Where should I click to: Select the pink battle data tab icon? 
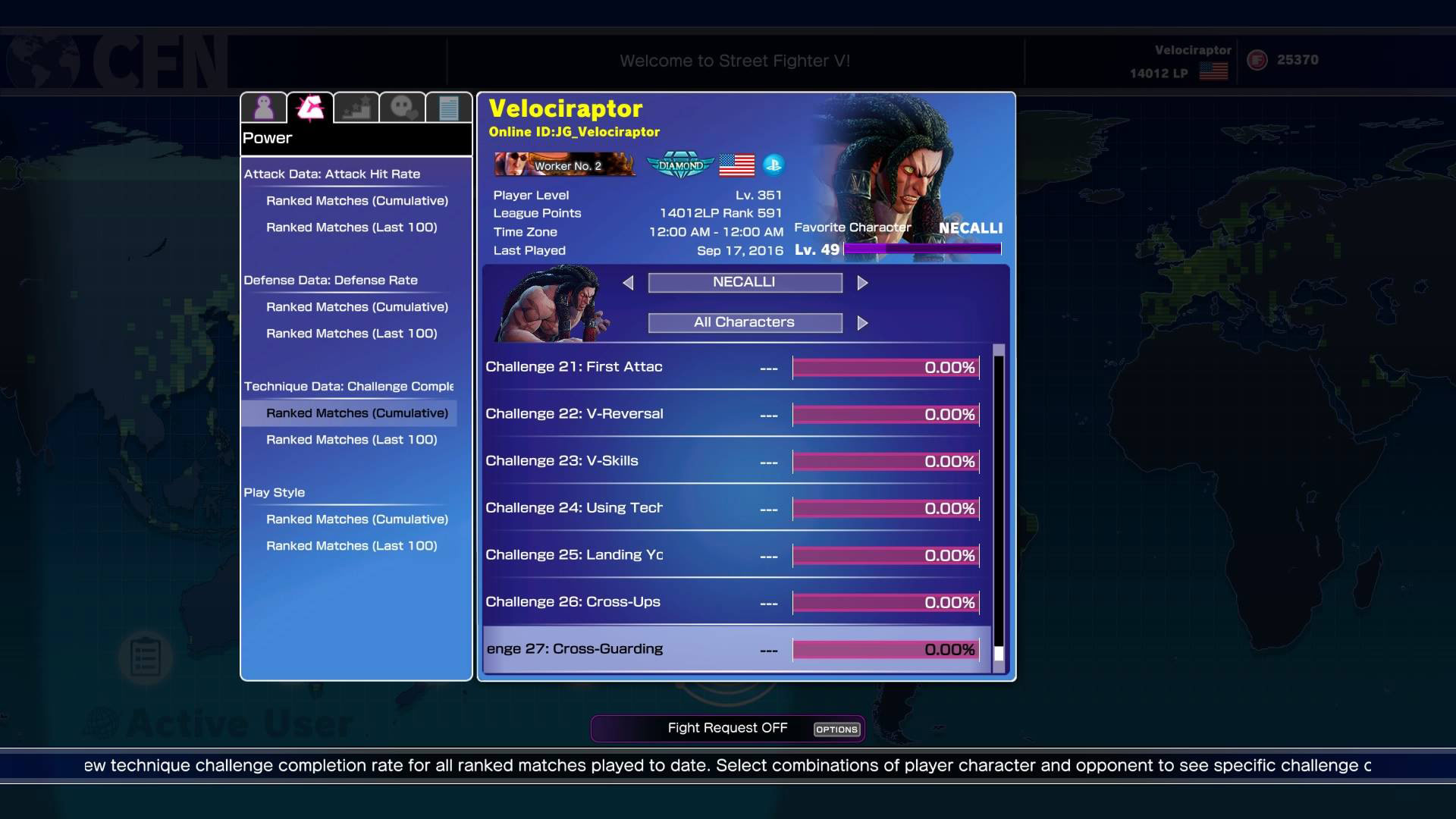pyautogui.click(x=310, y=106)
